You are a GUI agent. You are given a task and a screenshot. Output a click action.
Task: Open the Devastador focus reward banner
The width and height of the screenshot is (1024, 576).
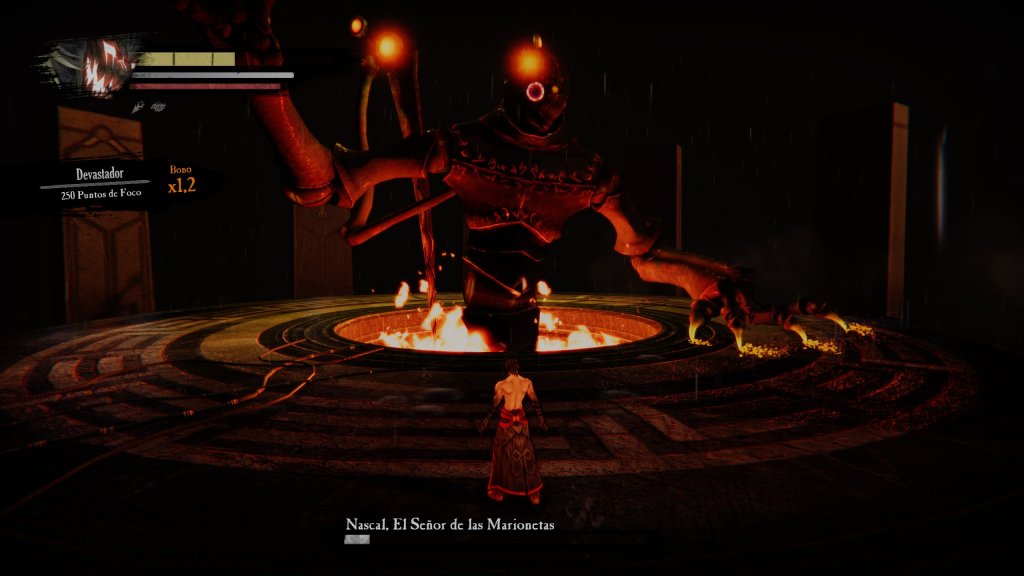click(99, 184)
